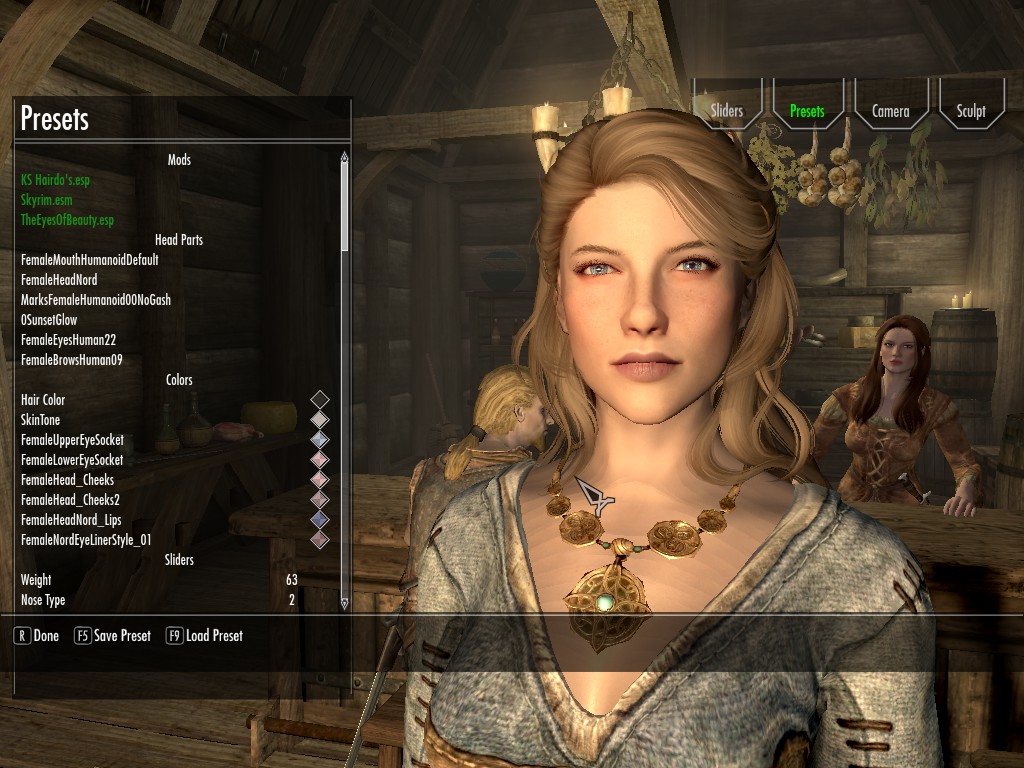Switch to the Camera tab
Screen dimensions: 1024x768
tap(890, 111)
